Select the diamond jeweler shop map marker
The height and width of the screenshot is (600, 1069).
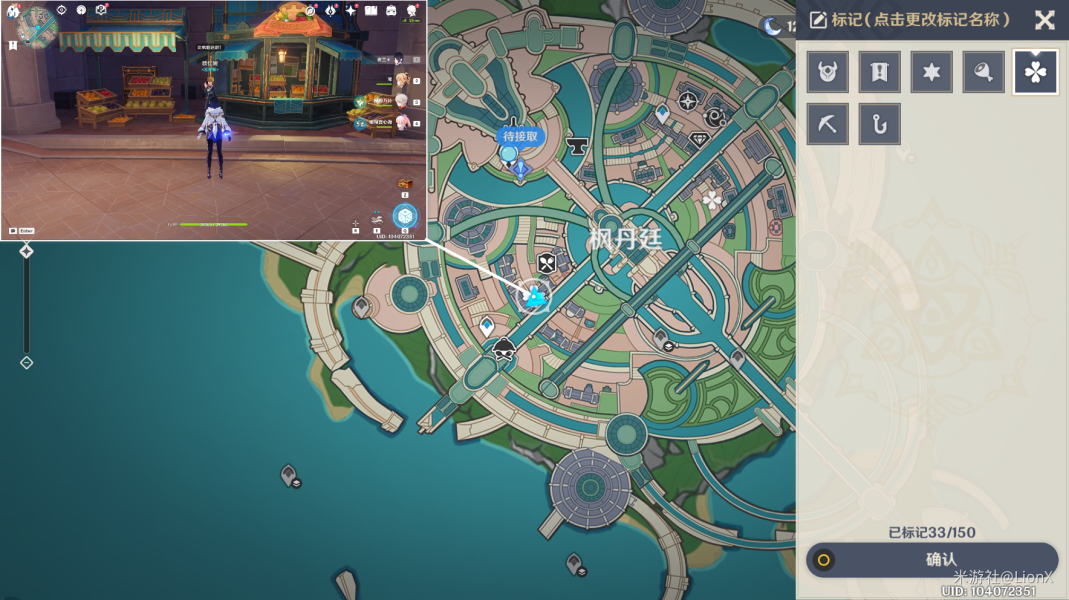pos(700,140)
